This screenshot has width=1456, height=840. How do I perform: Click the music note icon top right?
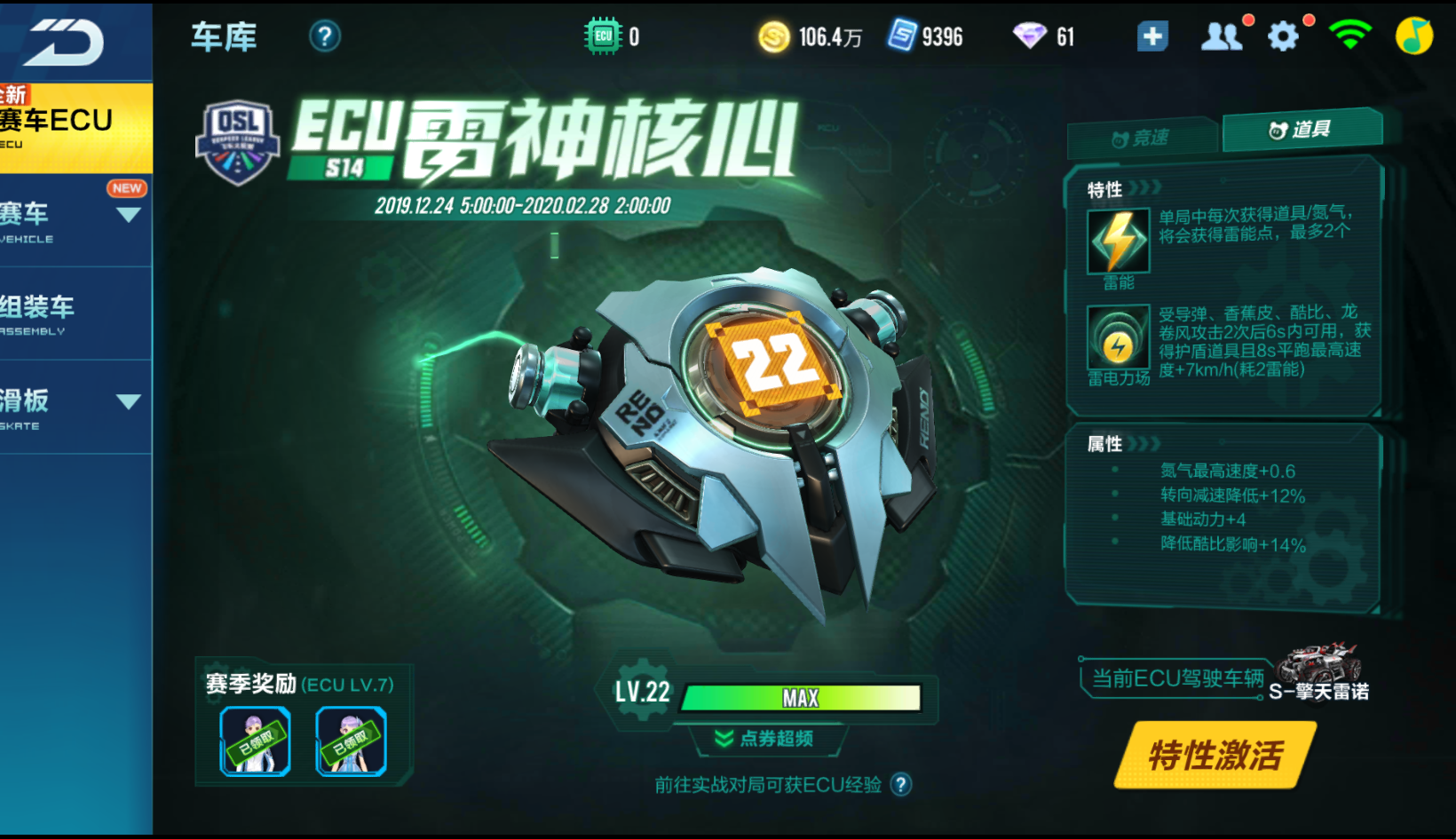[1413, 36]
